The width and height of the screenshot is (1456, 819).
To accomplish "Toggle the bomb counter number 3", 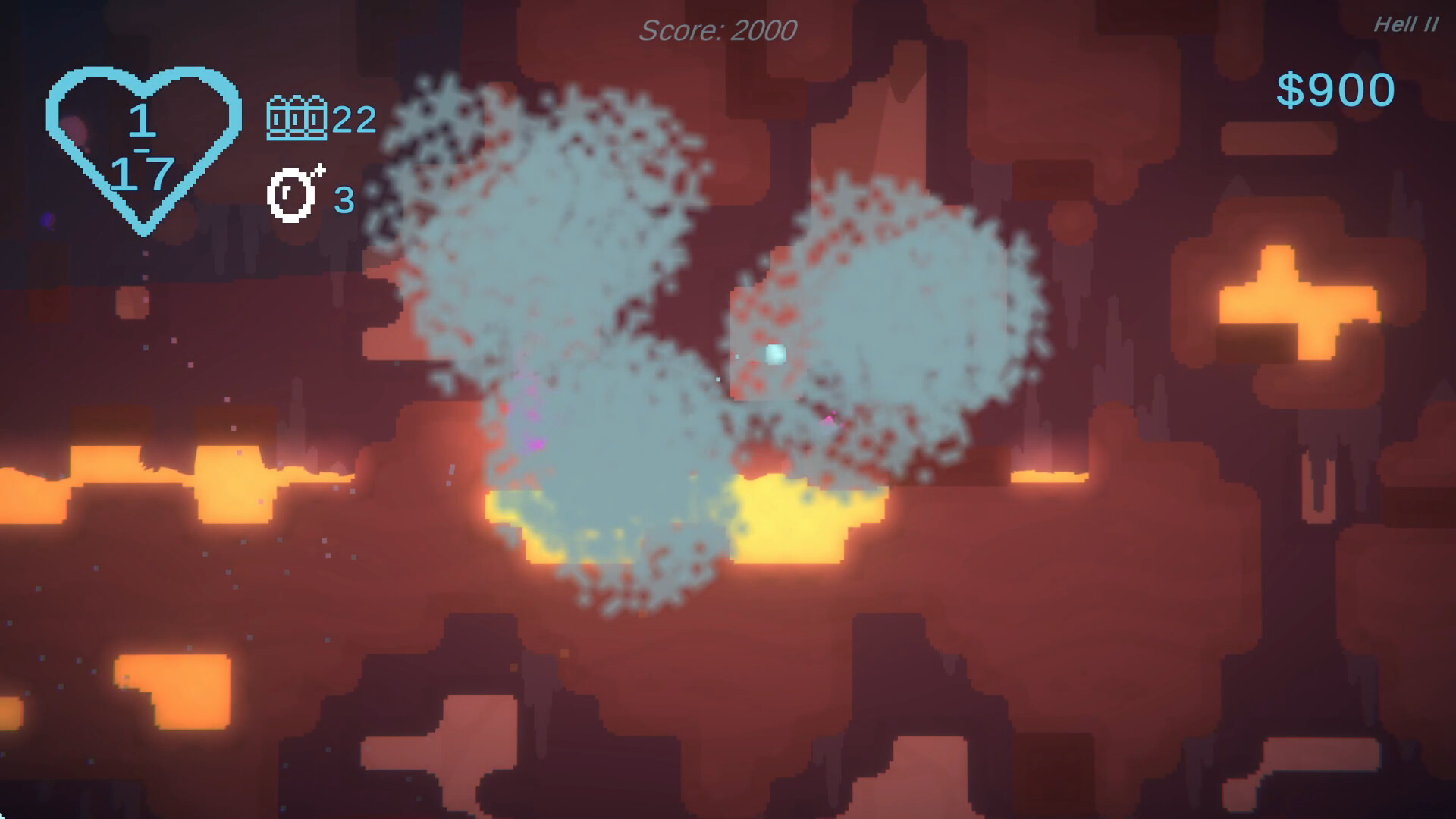I will [345, 201].
